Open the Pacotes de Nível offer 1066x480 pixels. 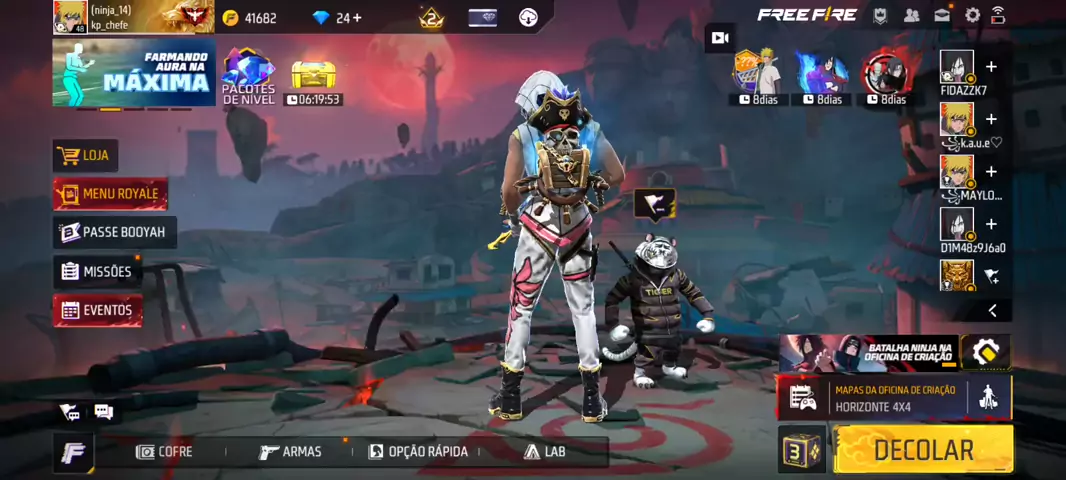tap(248, 77)
